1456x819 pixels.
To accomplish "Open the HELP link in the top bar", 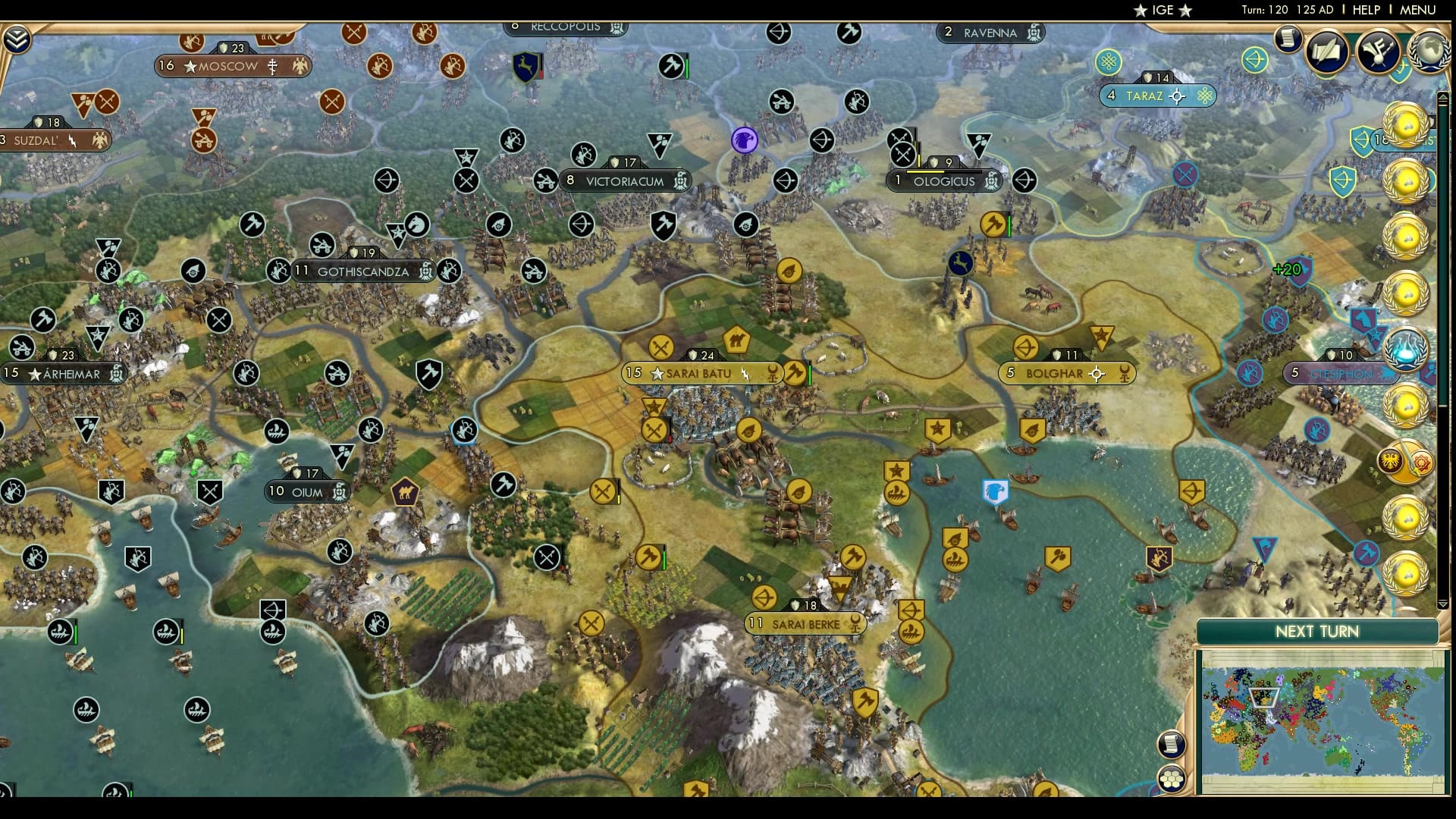I will tap(1366, 10).
